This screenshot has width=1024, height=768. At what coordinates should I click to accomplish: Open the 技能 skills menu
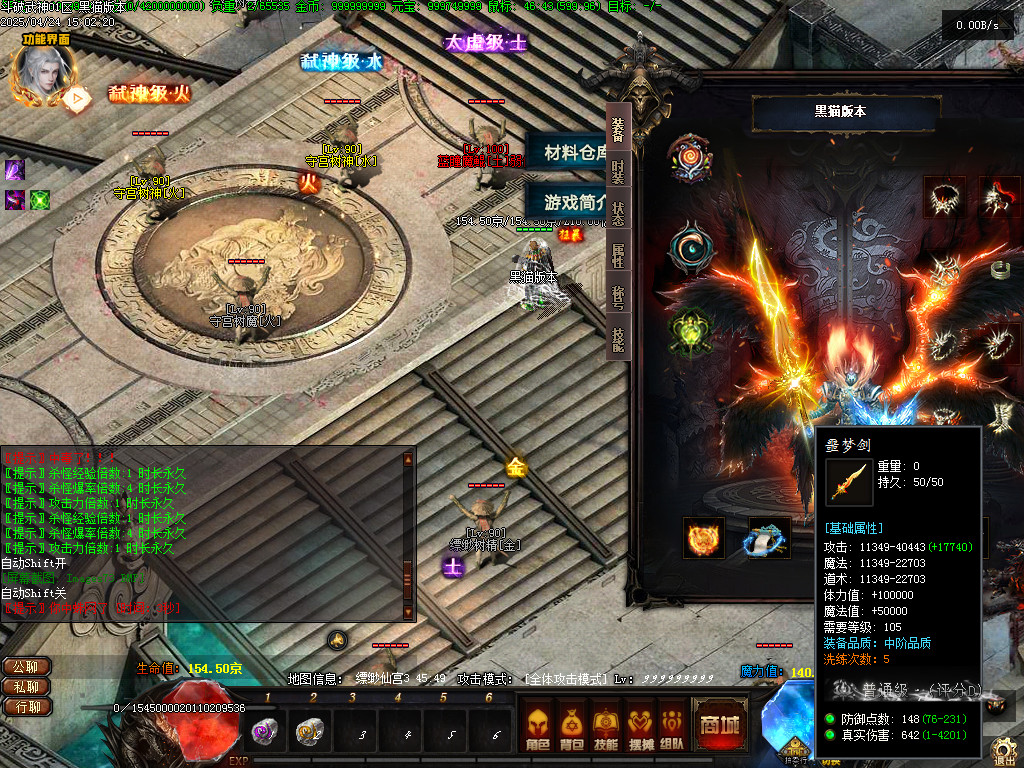pos(605,724)
